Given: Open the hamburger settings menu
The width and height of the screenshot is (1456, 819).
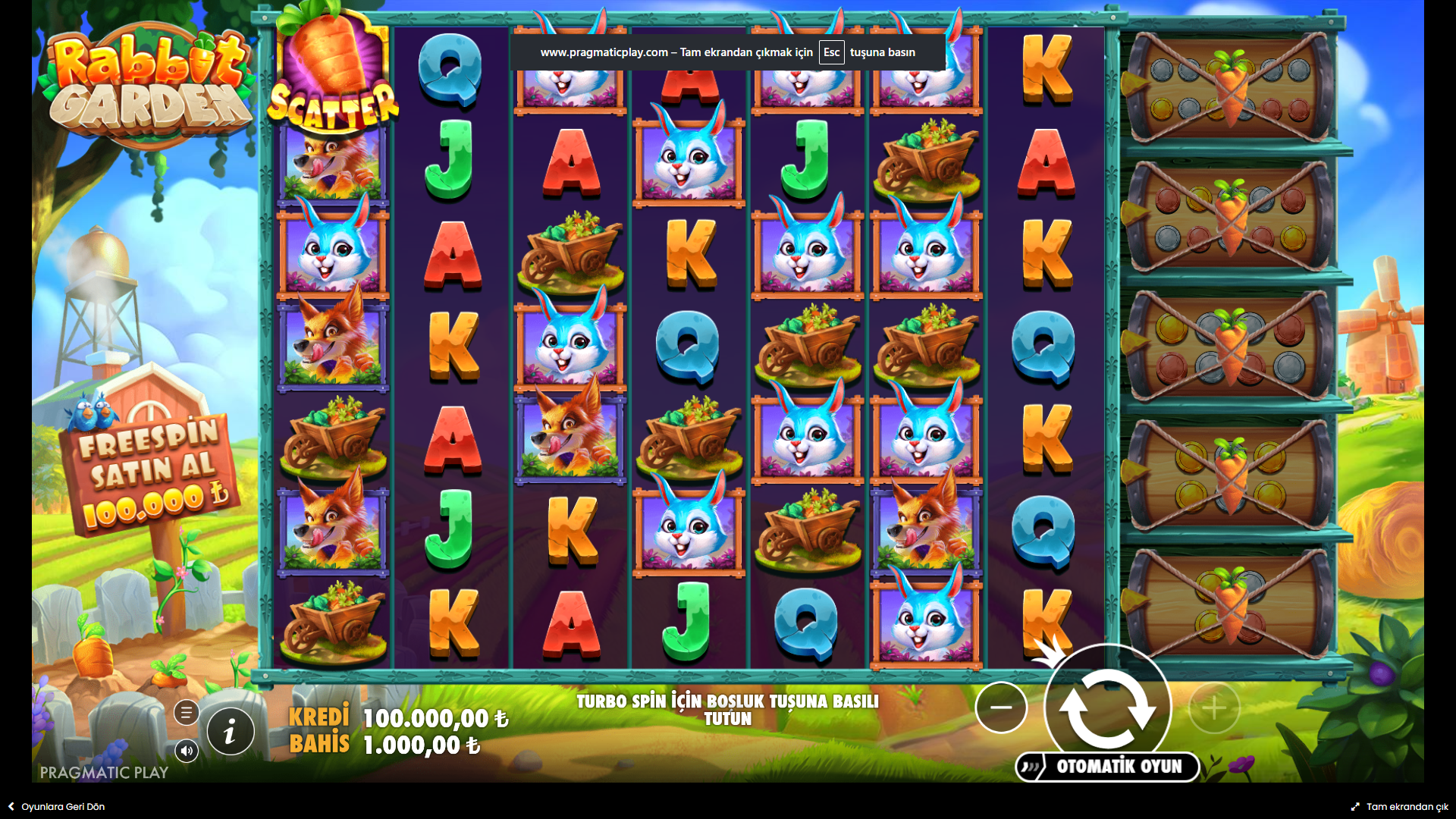Looking at the screenshot, I should point(187,713).
